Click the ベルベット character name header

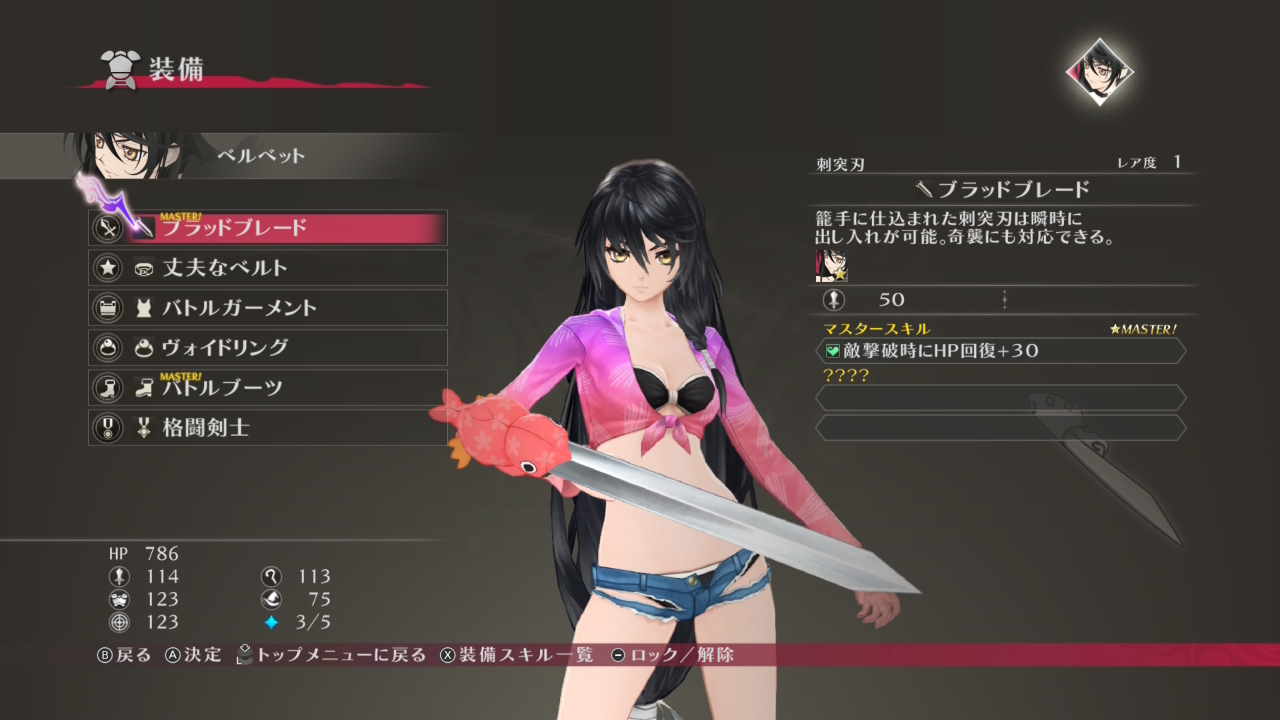tap(261, 156)
